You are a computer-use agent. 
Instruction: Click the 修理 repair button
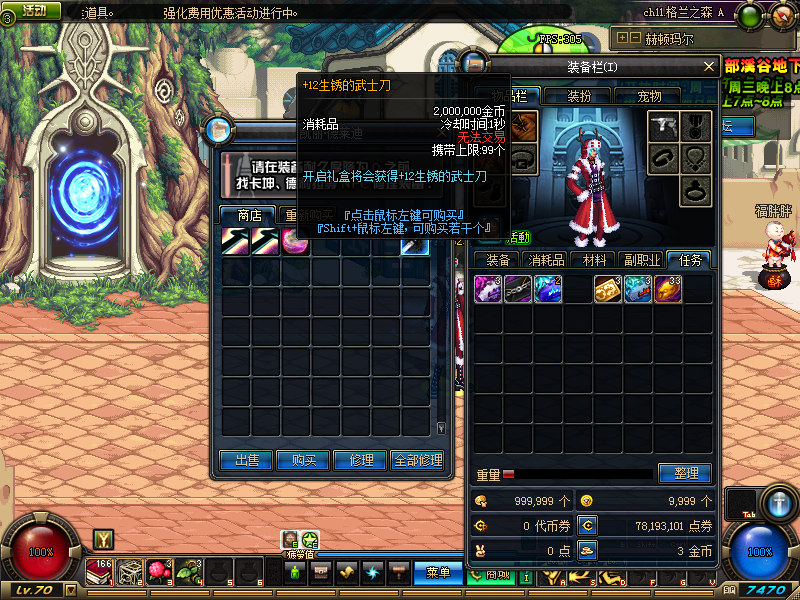click(x=361, y=460)
